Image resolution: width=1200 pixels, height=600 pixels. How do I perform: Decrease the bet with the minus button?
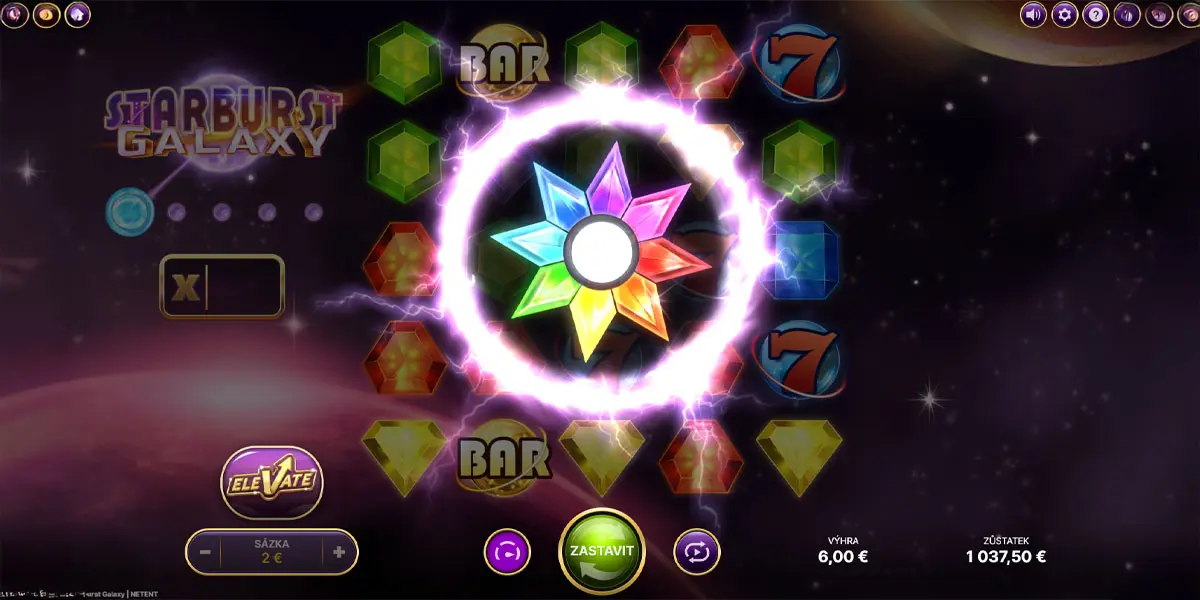(x=205, y=551)
